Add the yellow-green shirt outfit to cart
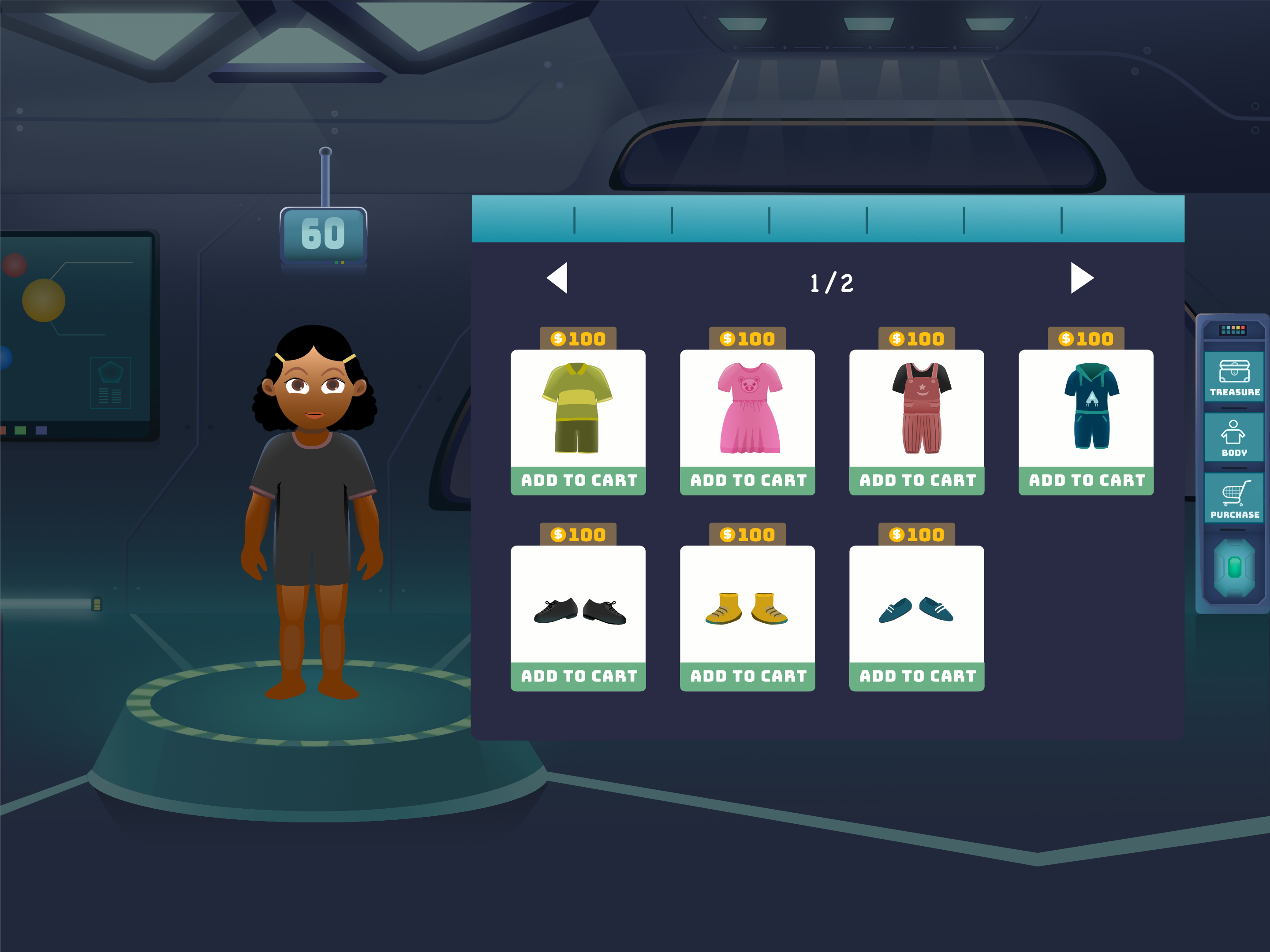Viewport: 1270px width, 952px height. point(578,480)
